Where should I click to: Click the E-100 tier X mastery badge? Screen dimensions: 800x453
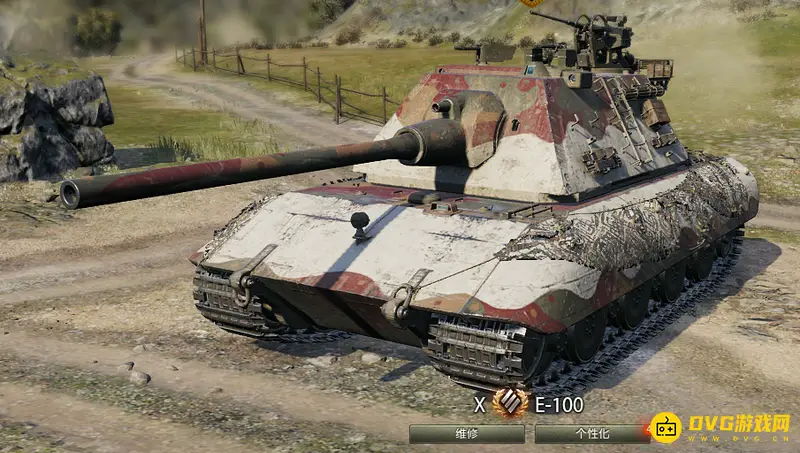[x=510, y=404]
